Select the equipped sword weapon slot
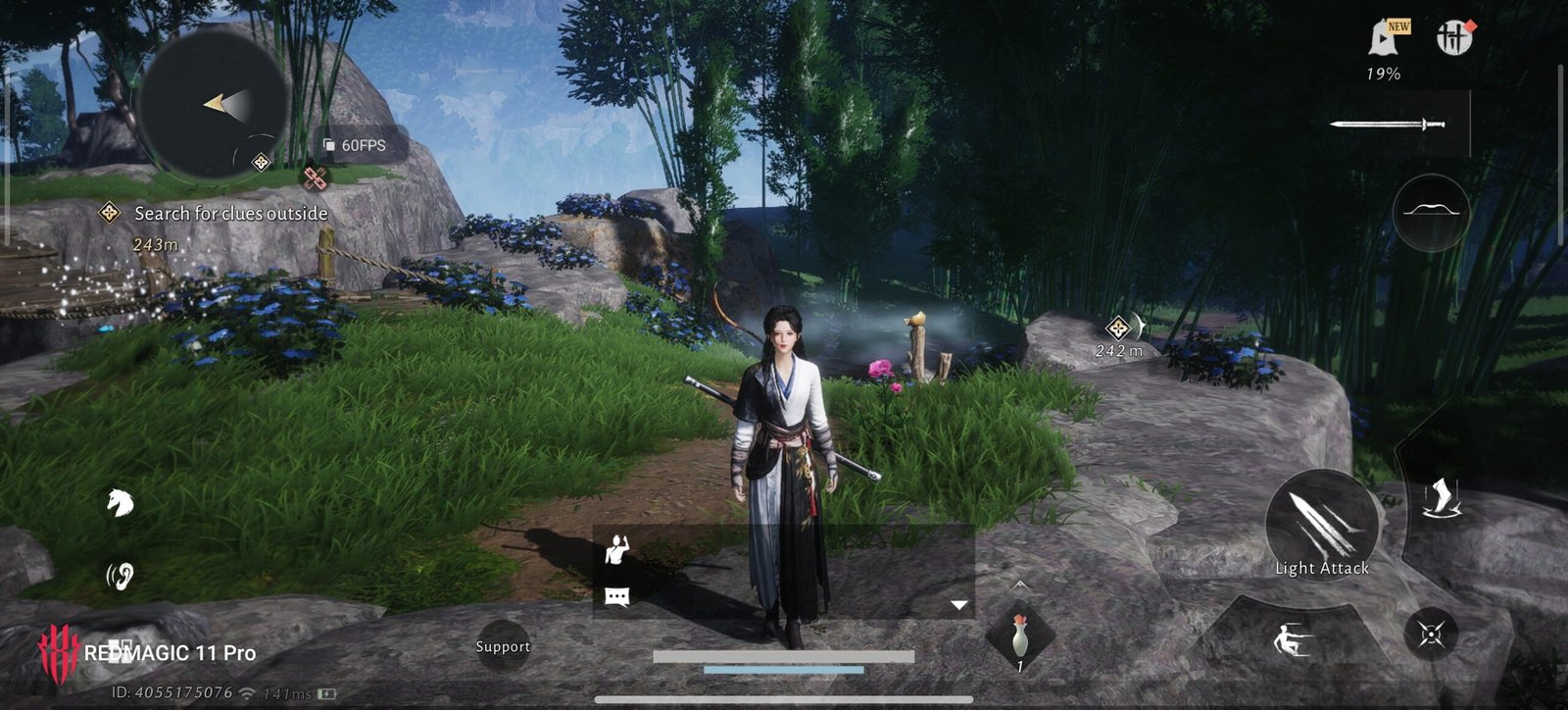Screen dimensions: 1568x710 1388,125
